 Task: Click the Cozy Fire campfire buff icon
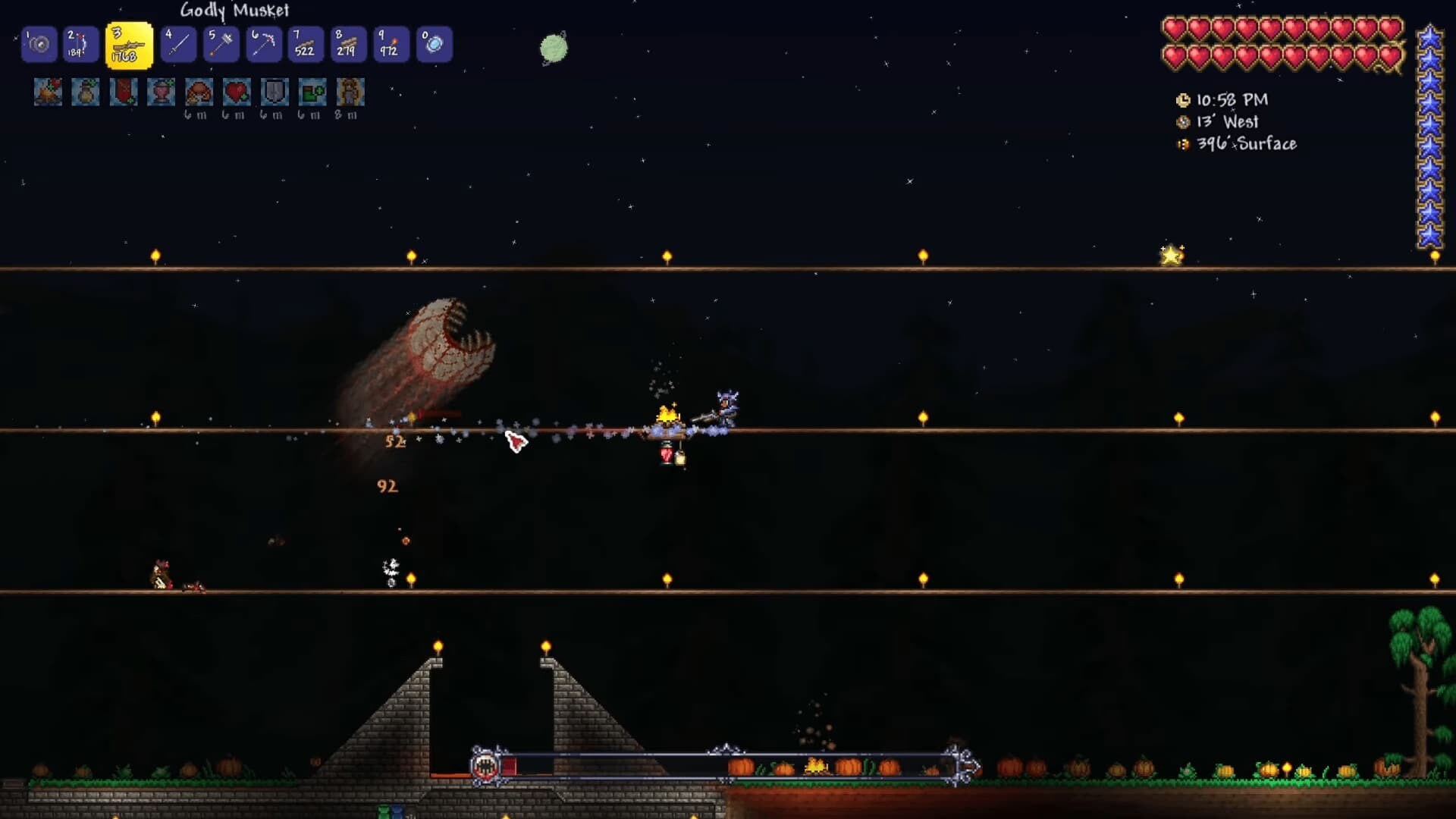pyautogui.click(x=48, y=93)
